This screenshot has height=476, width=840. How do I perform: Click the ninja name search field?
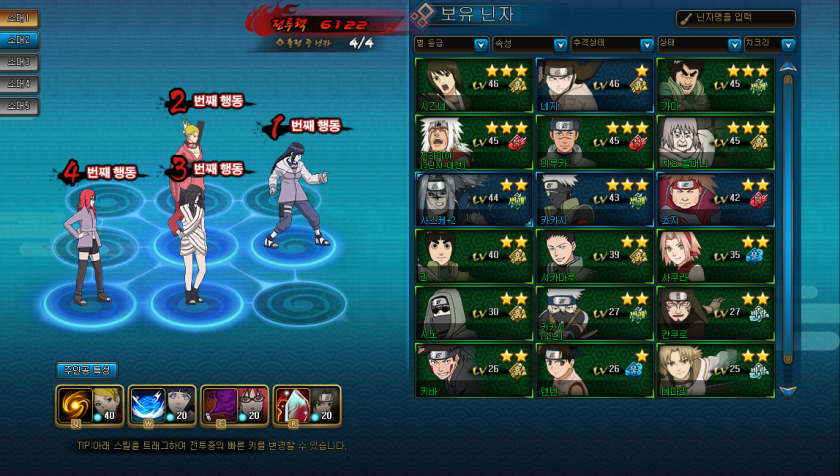coord(735,18)
